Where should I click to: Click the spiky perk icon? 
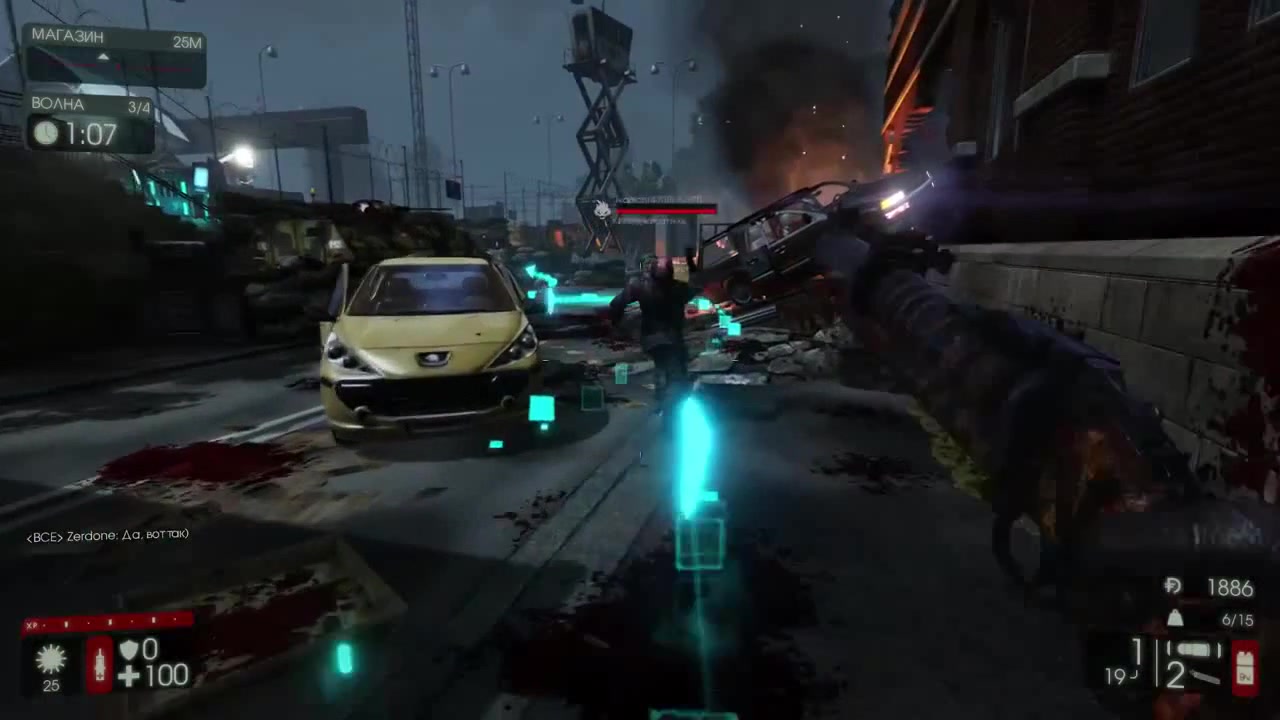50,658
